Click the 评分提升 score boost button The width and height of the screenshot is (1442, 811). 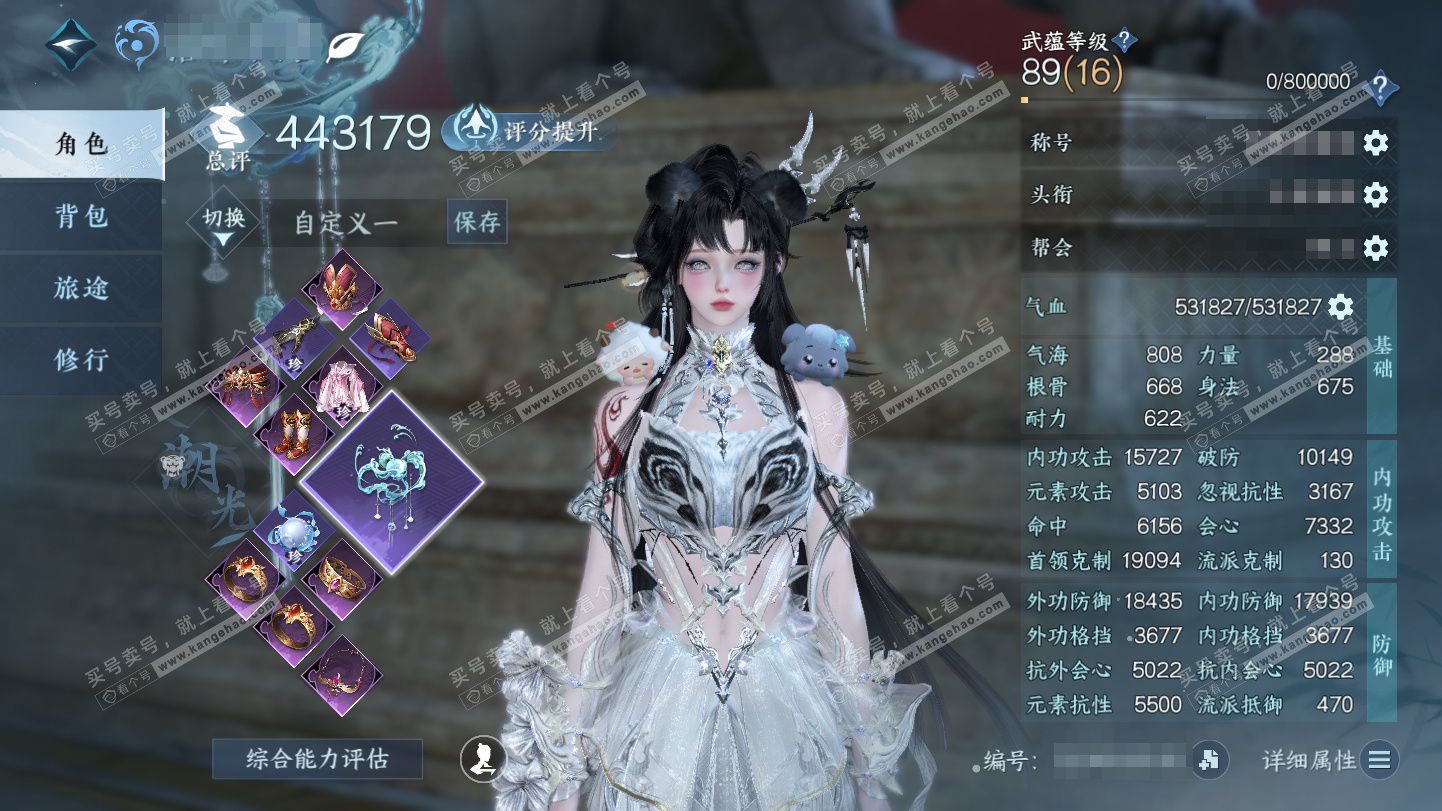pyautogui.click(x=530, y=130)
